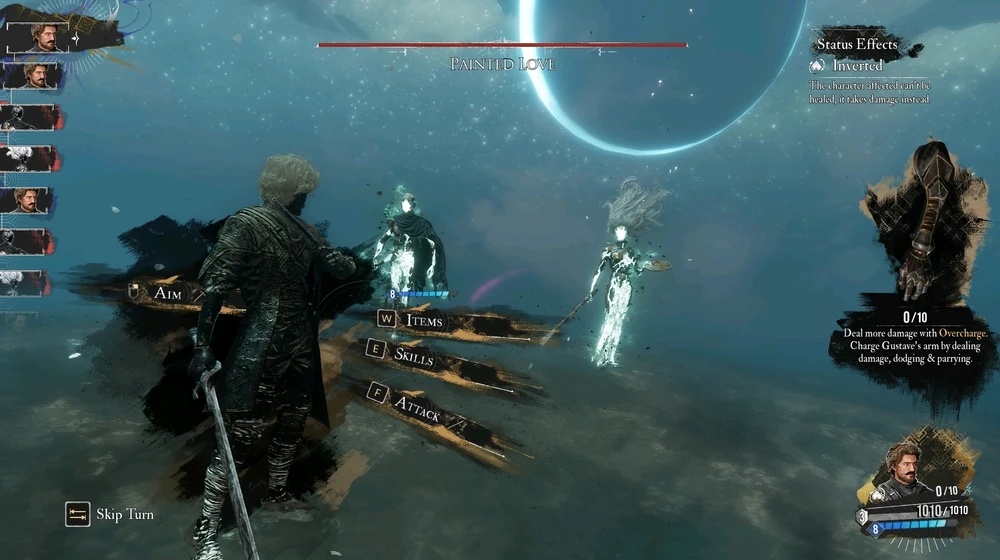Open the Items menu

[423, 321]
